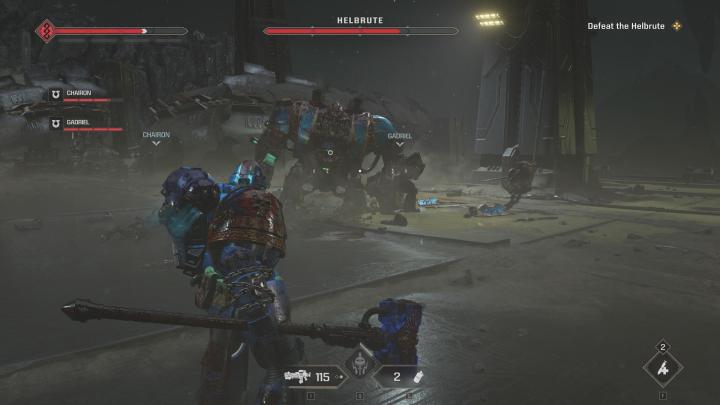Viewport: 720px width, 405px height.
Task: Click the red diamond player emblem
Action: [46, 30]
